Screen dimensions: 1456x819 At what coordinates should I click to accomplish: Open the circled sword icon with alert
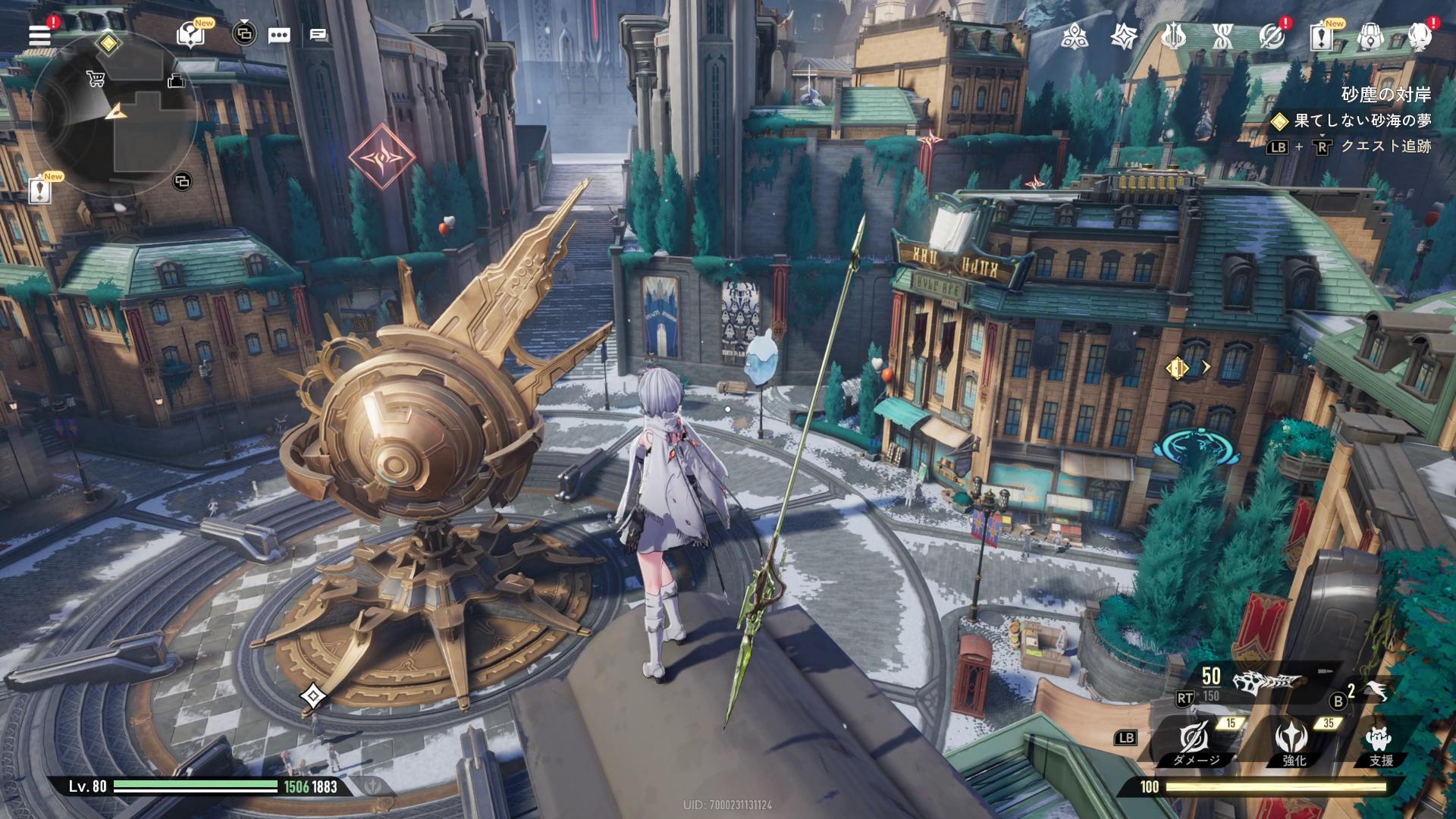pos(1272,36)
